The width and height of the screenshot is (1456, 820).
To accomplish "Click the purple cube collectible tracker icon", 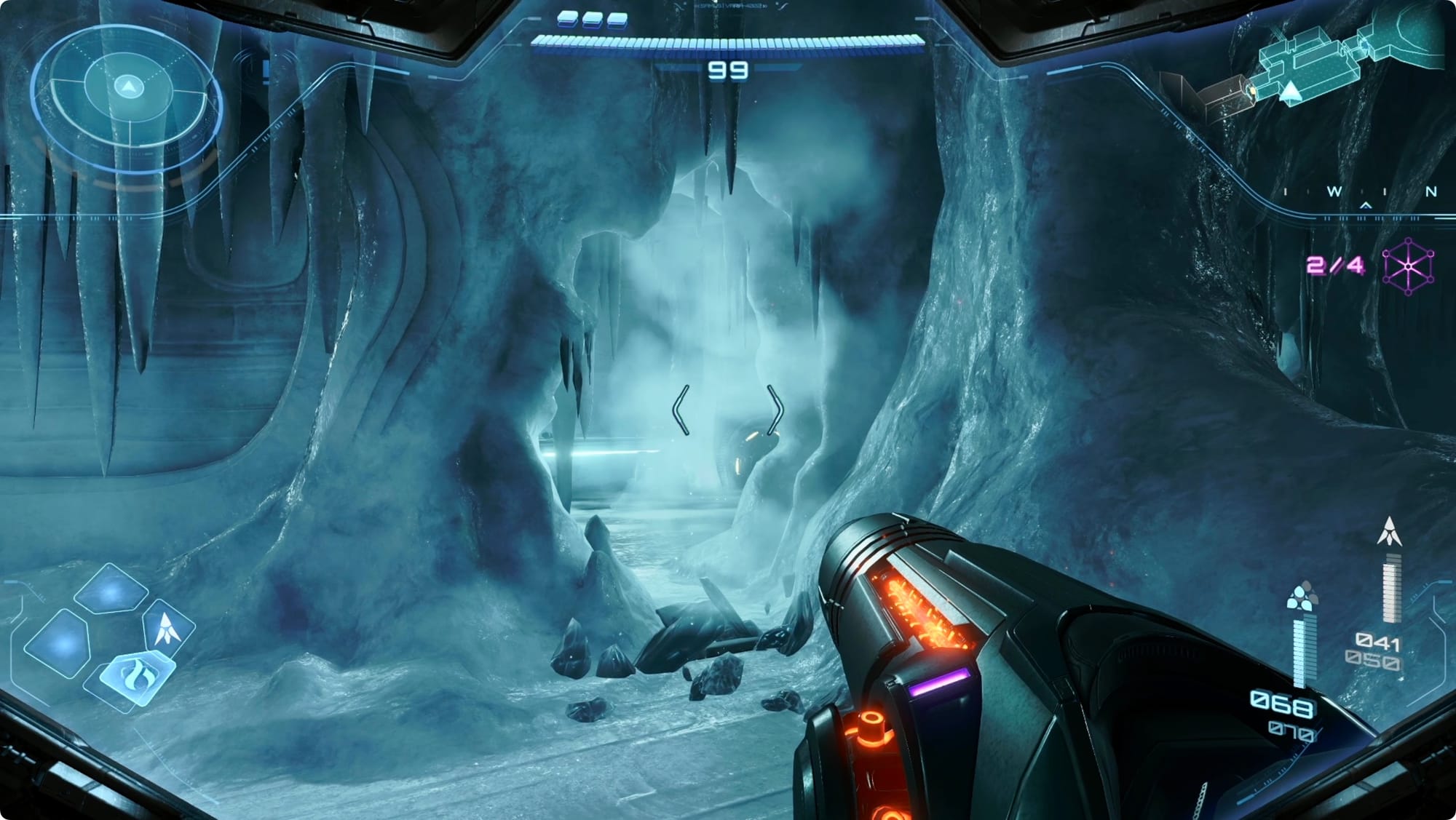I will coord(1408,266).
